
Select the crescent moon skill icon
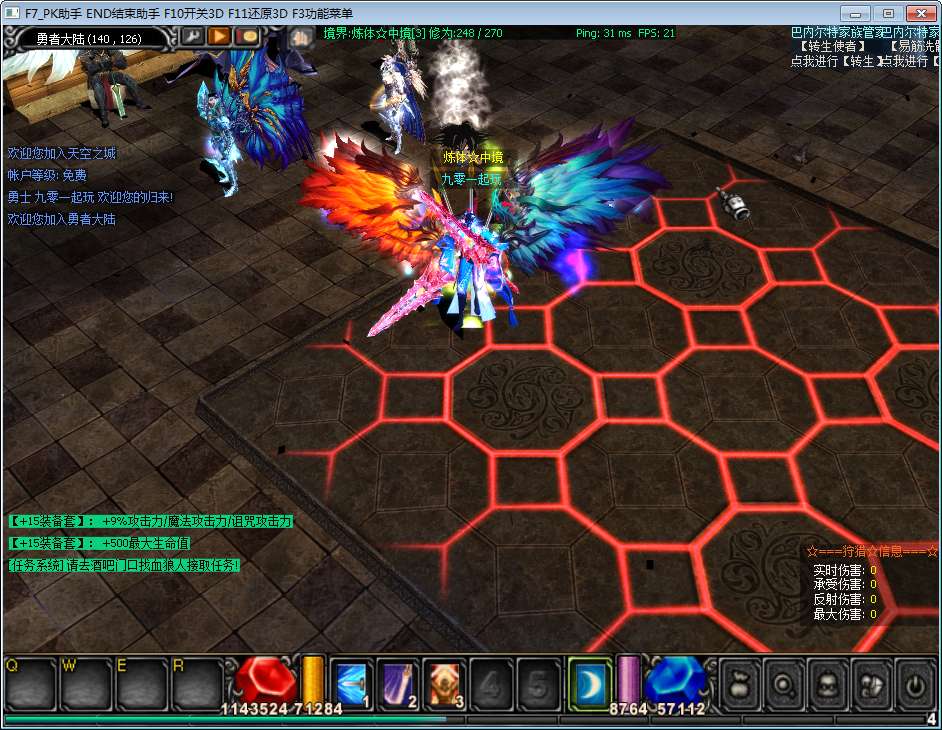click(x=589, y=683)
